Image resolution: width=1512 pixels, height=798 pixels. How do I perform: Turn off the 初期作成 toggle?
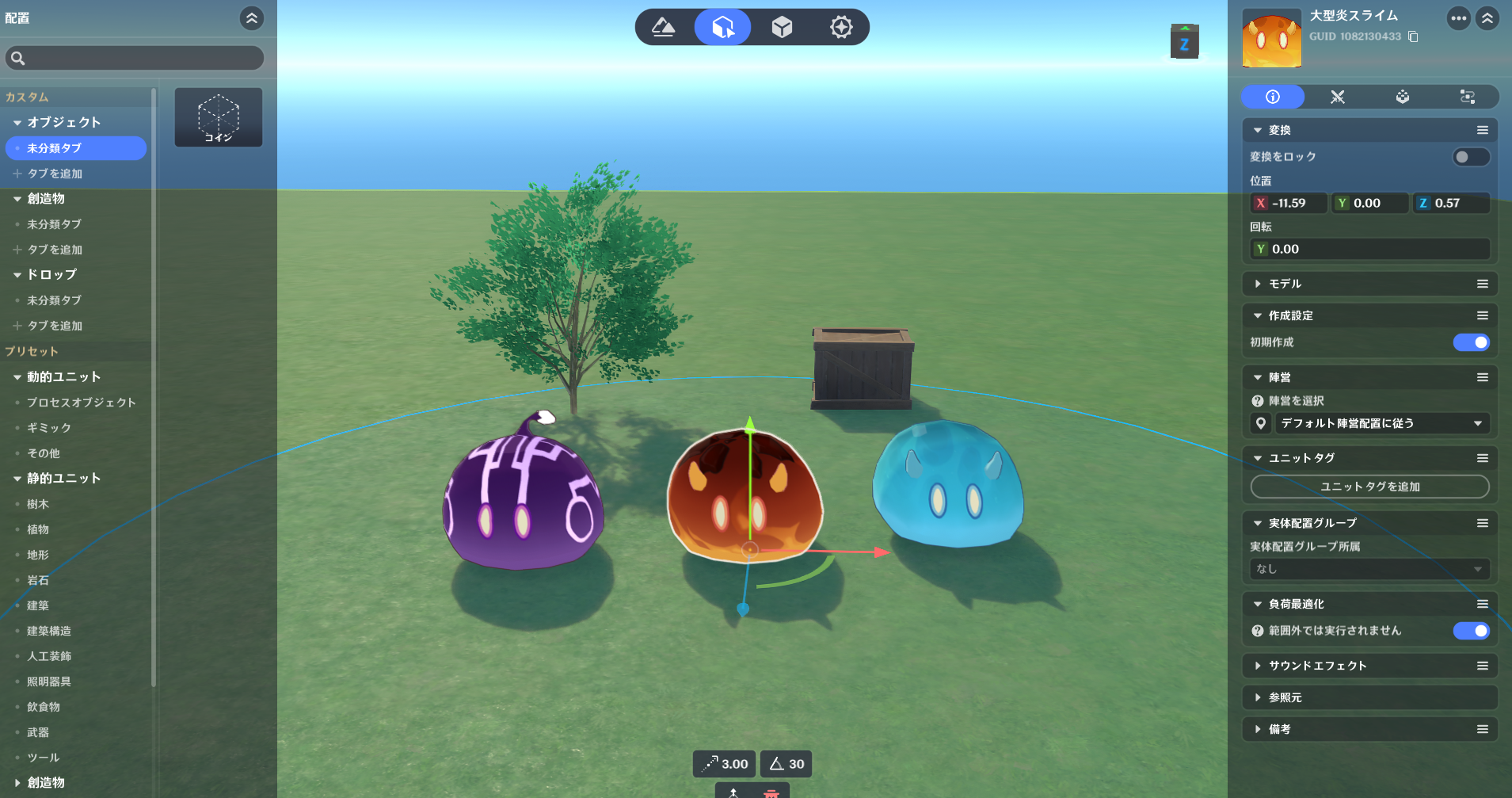1471,342
